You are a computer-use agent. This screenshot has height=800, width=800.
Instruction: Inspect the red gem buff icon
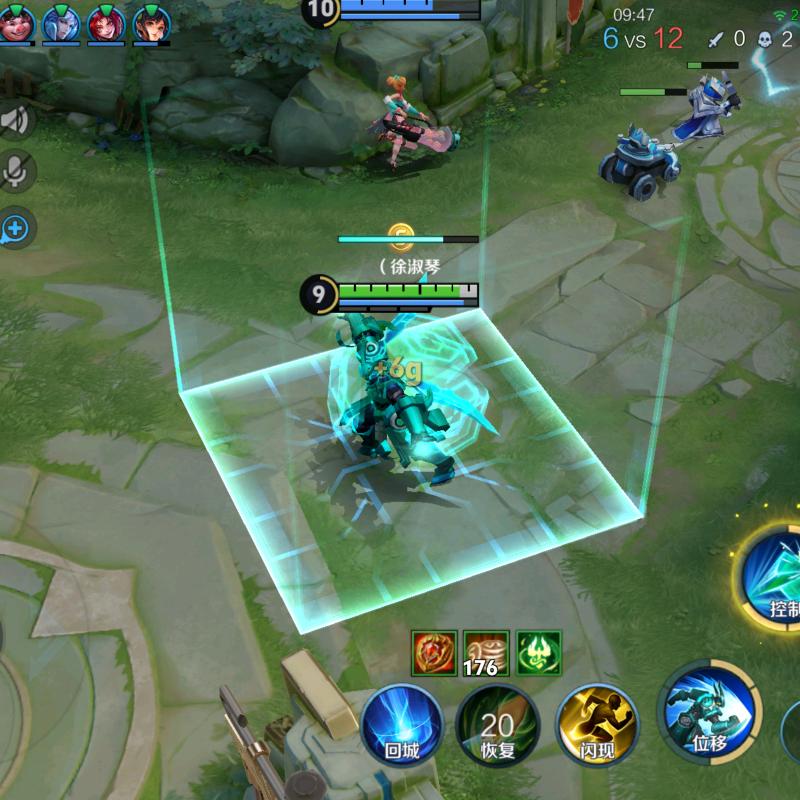[x=435, y=653]
